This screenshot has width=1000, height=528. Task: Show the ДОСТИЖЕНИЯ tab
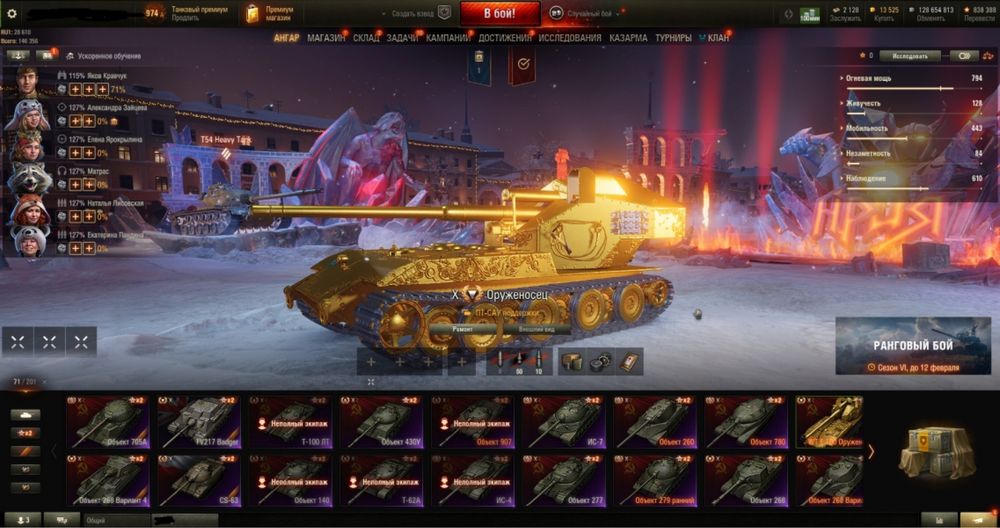[x=505, y=38]
